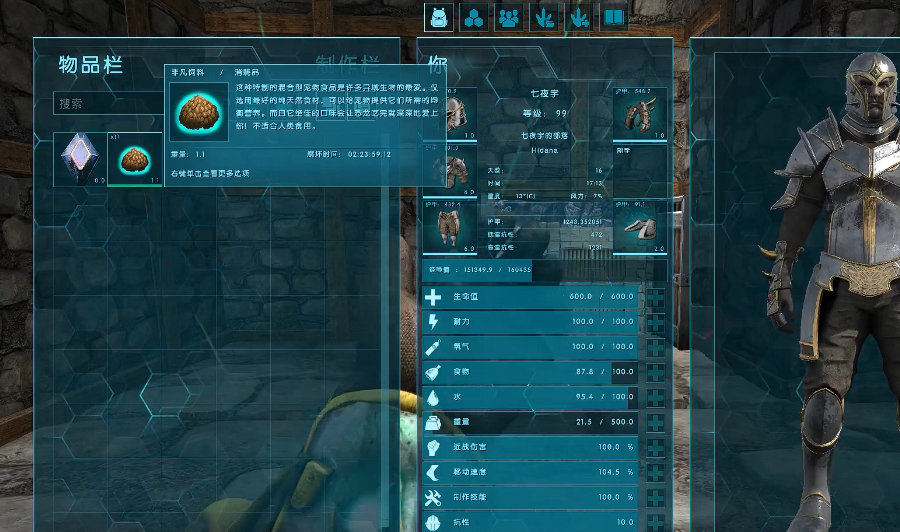Image resolution: width=900 pixels, height=532 pixels.
Task: Add a point to 耐力 stamina
Action: [655, 322]
